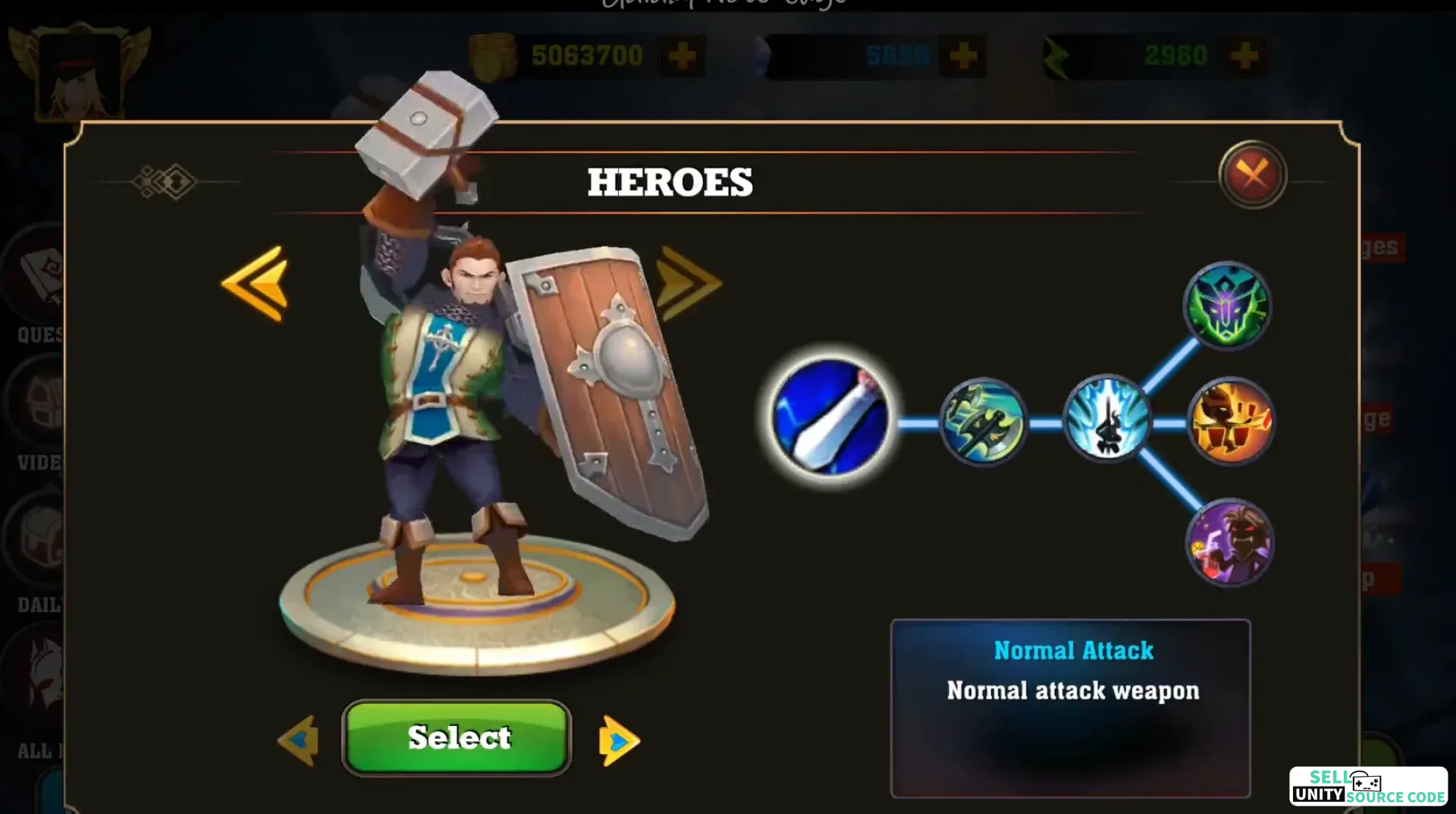Viewport: 1456px width, 814px height.
Task: Add more gold coins with plus button
Action: pos(682,55)
